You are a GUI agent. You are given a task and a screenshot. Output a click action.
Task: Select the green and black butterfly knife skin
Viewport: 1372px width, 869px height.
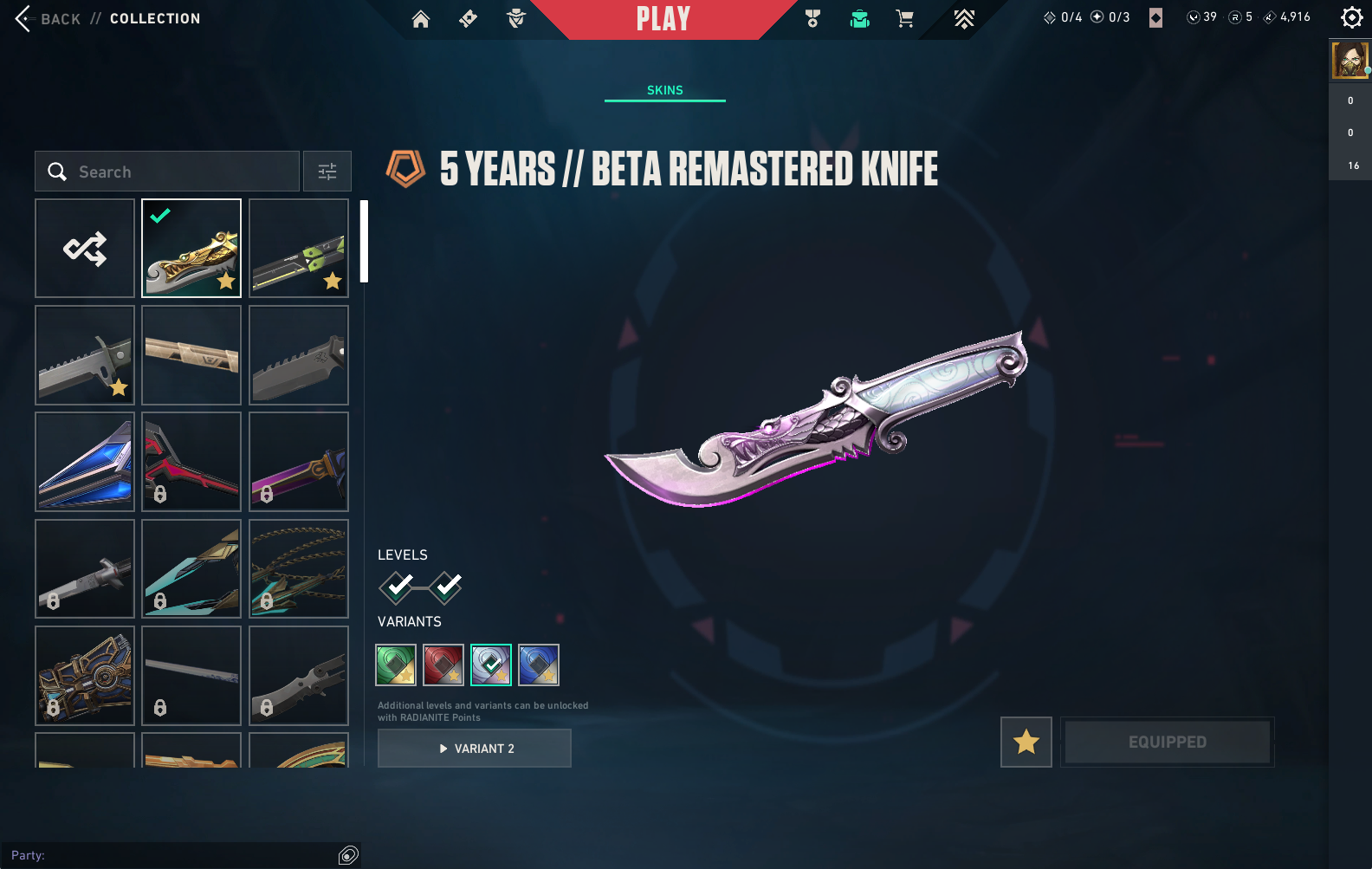[299, 249]
